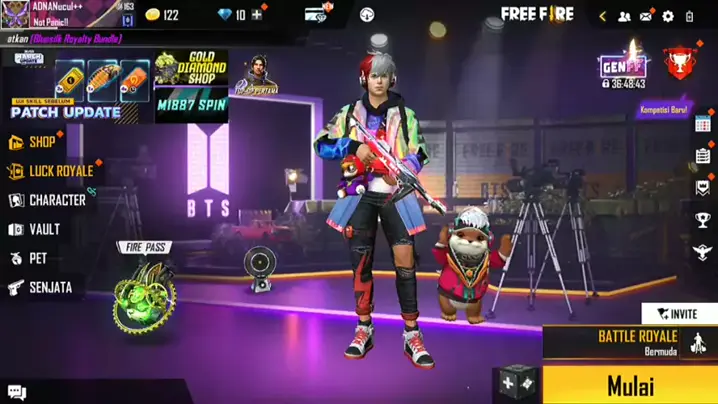Tap the yellow Mulai start button
Viewport: 718px width, 404px height.
(630, 384)
